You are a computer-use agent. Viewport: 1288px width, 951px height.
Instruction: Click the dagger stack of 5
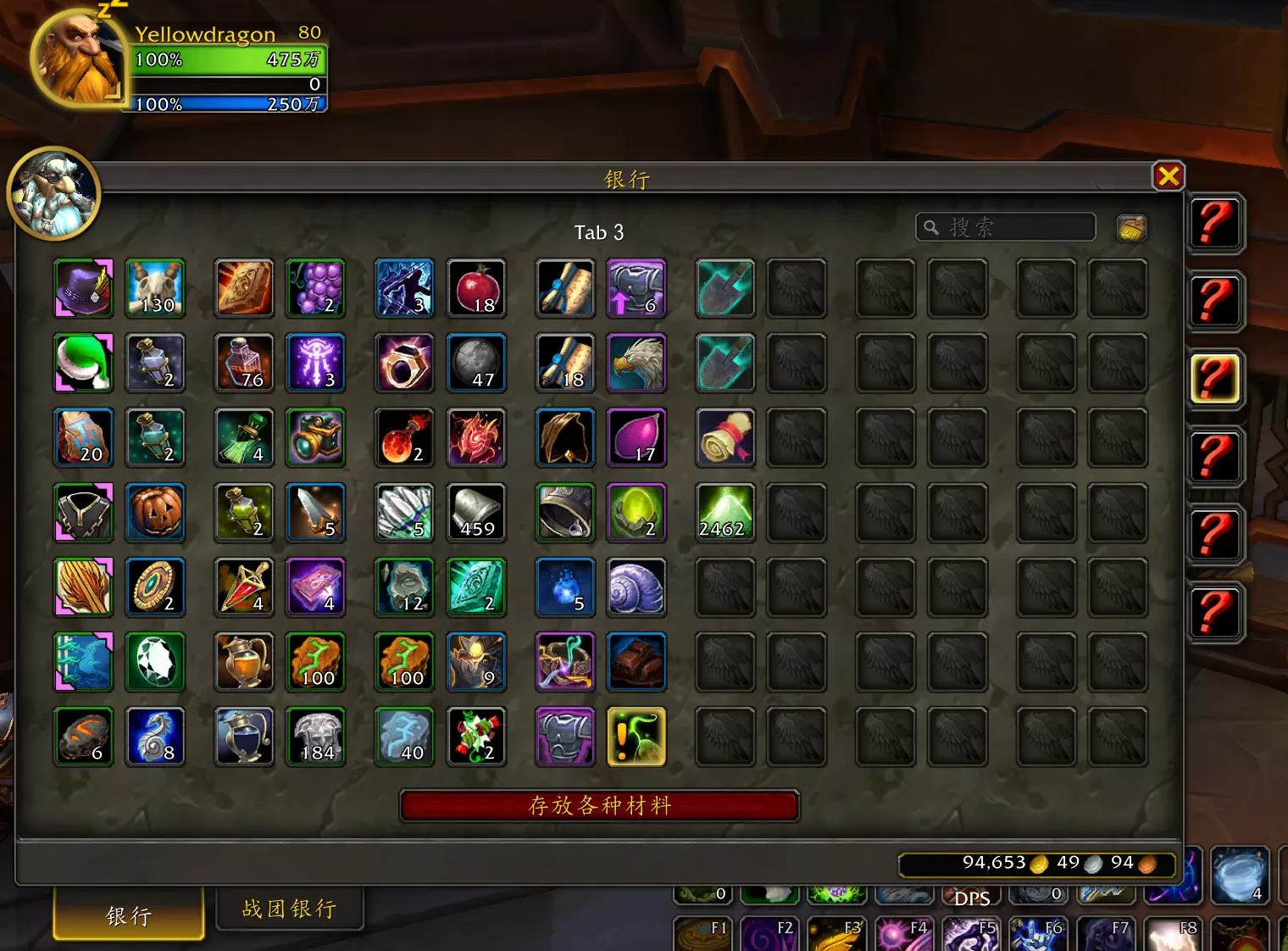[x=315, y=513]
